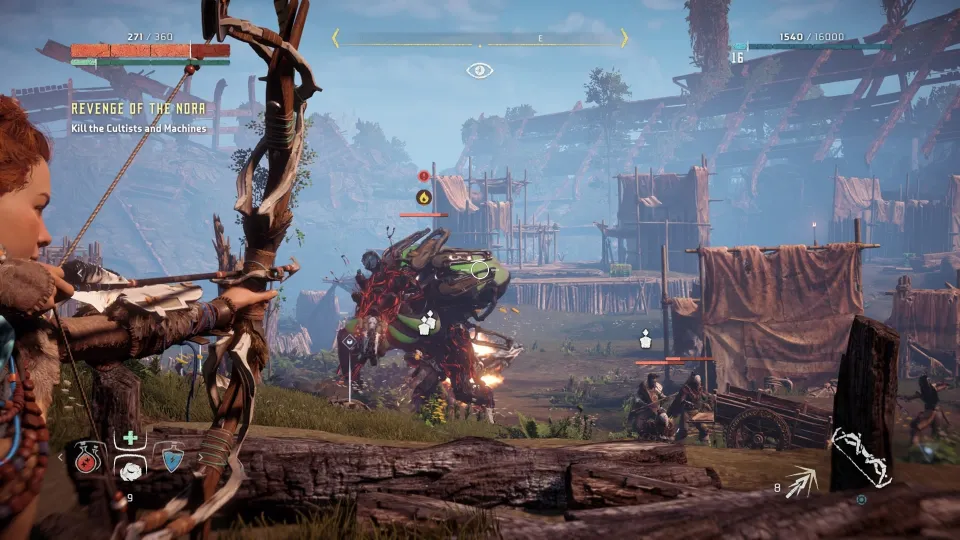Select the blue shock resist potion
960x540 pixels.
pos(173,459)
